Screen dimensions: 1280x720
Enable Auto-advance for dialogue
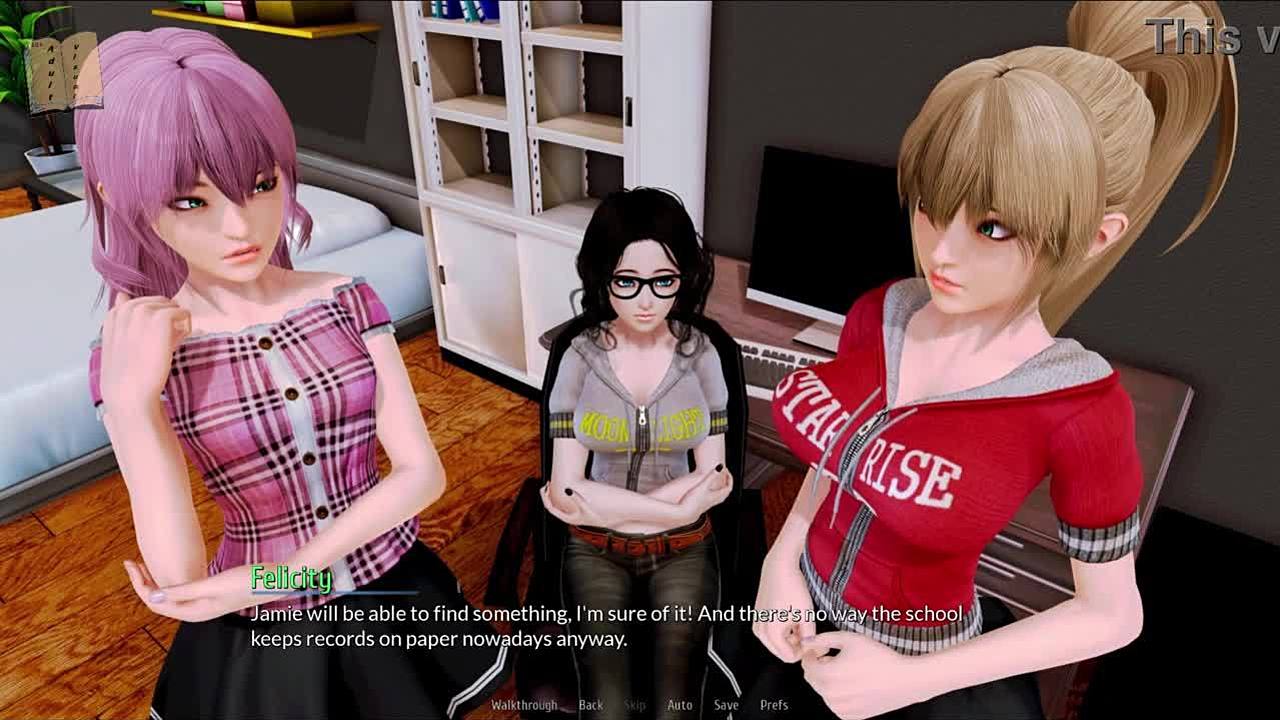click(680, 705)
